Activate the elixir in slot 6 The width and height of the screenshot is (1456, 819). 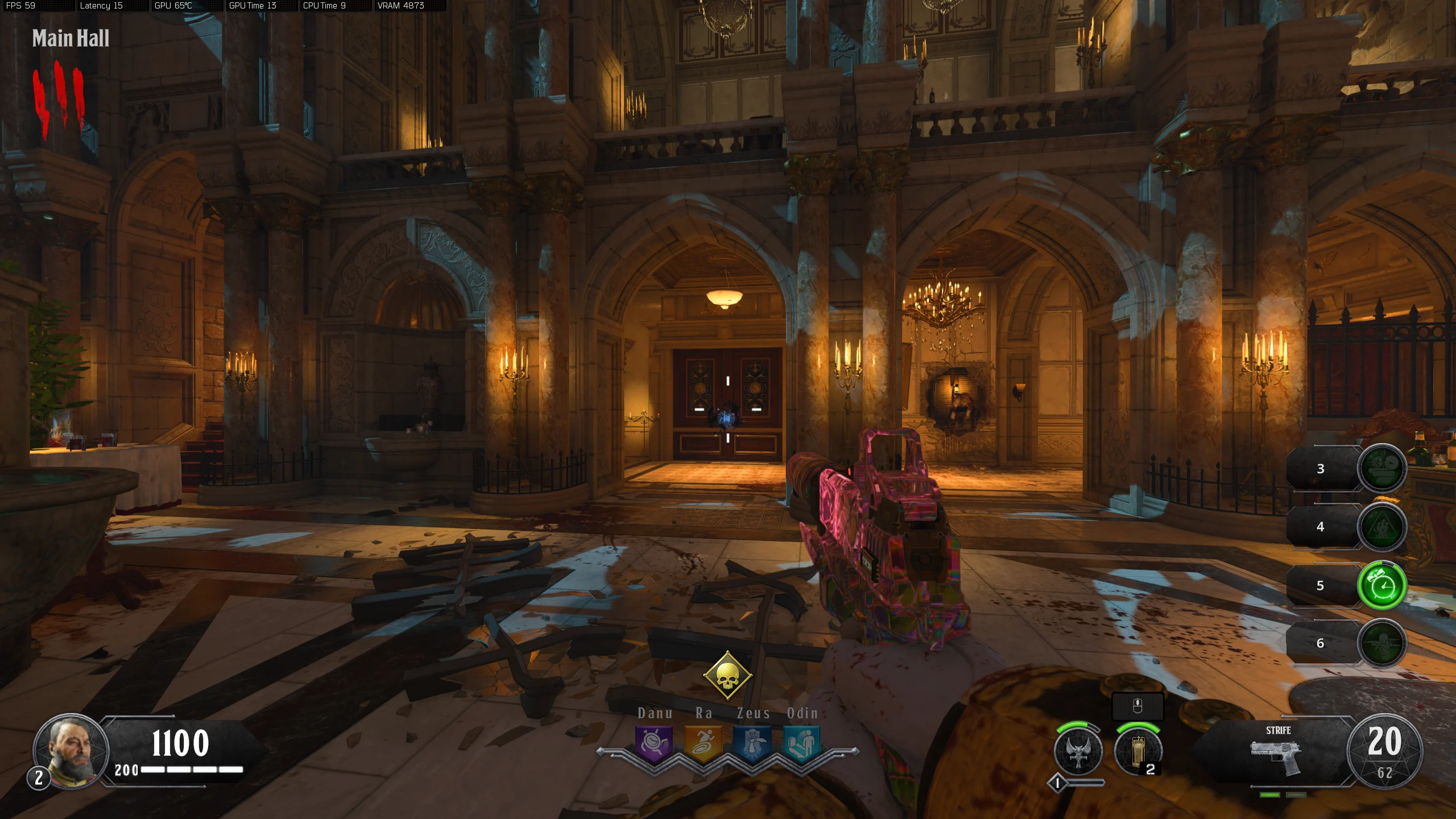click(x=1382, y=643)
